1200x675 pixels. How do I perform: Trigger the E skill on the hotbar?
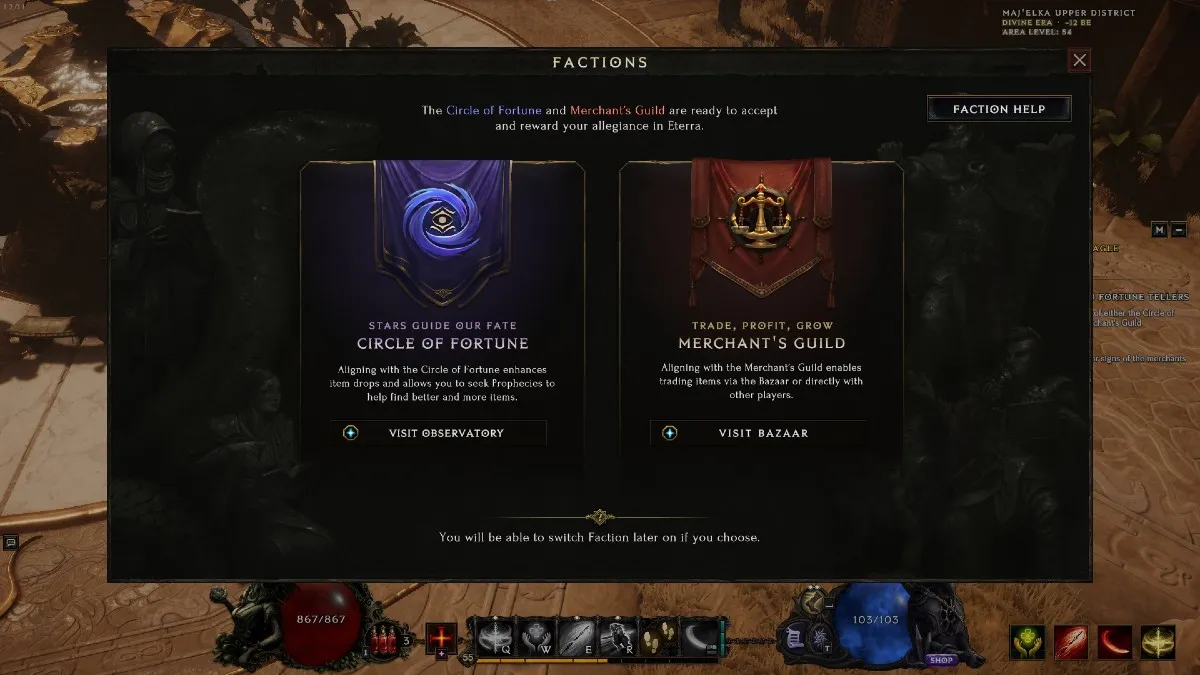tap(576, 637)
